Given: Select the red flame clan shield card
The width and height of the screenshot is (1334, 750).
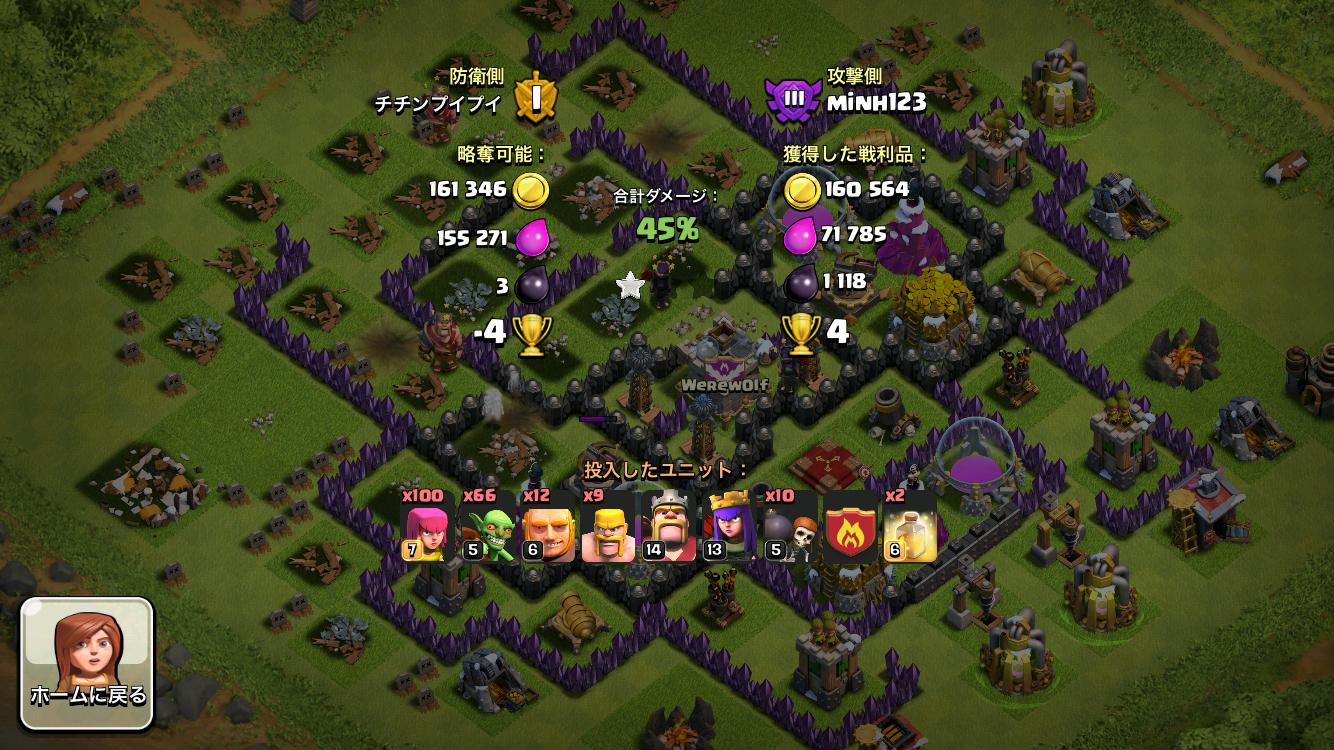Looking at the screenshot, I should click(x=849, y=526).
